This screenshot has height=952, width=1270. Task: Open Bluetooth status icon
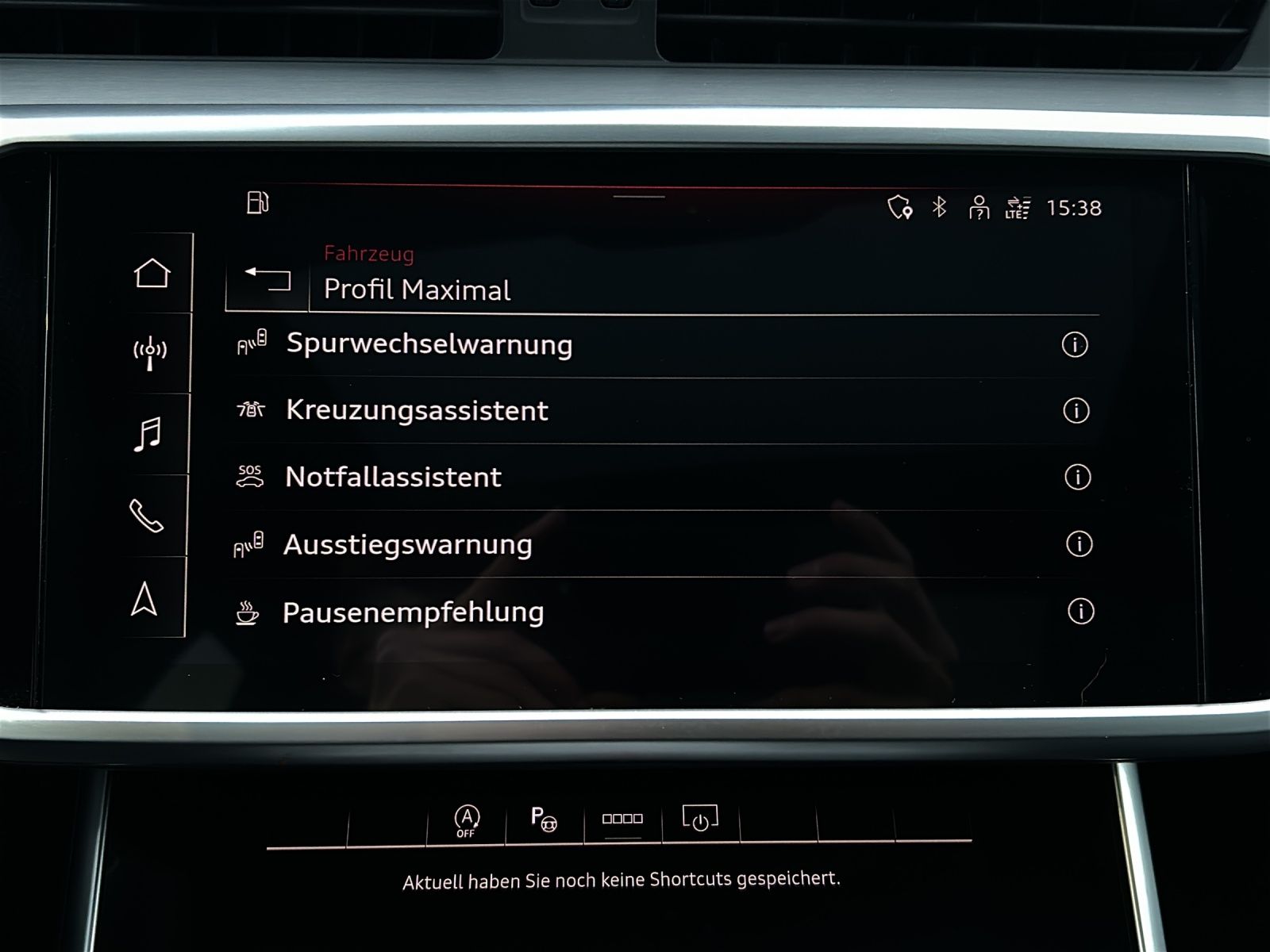[938, 206]
